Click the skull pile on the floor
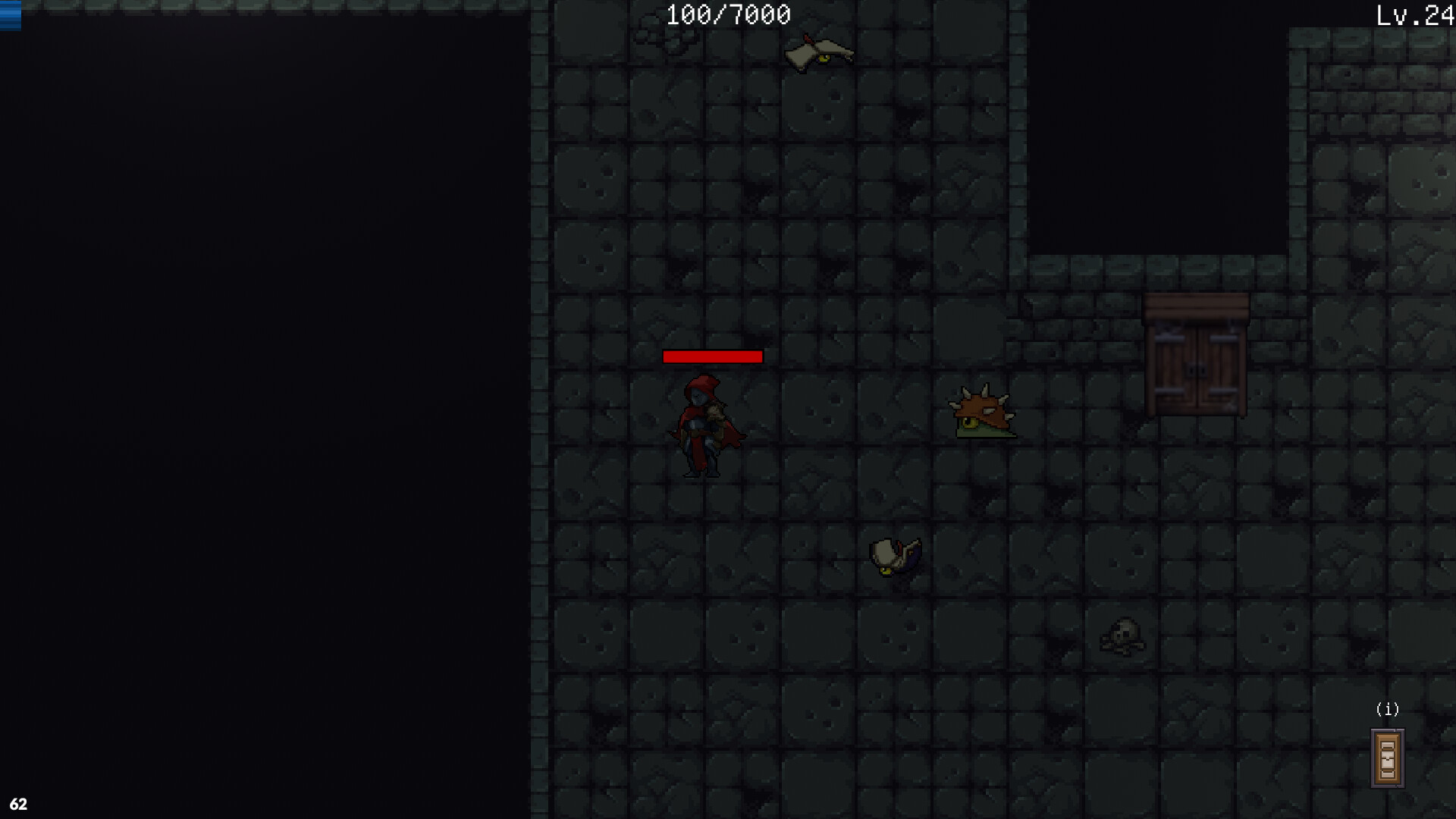1456x819 pixels. [1122, 637]
